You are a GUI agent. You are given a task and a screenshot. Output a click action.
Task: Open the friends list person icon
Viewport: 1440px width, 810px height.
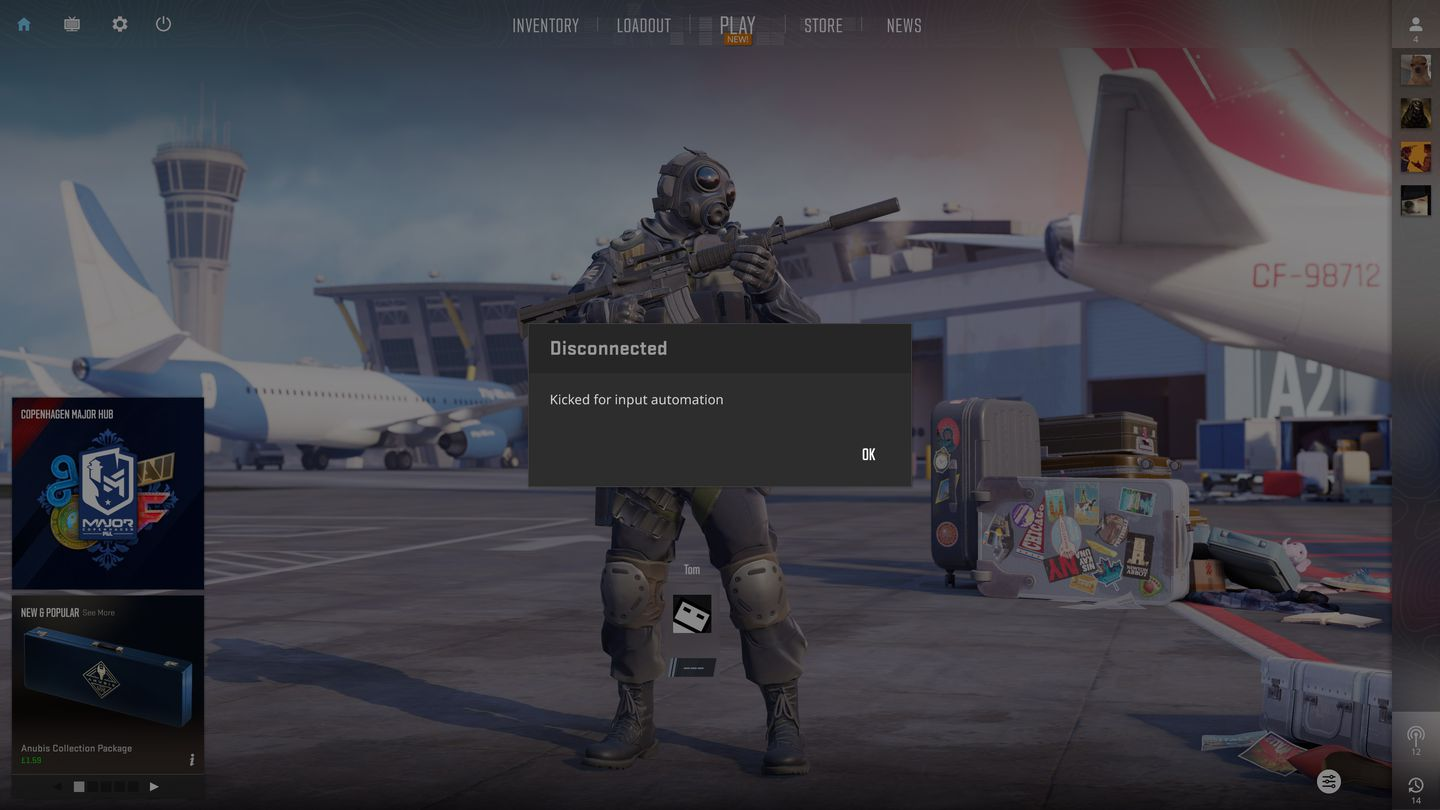(1415, 25)
